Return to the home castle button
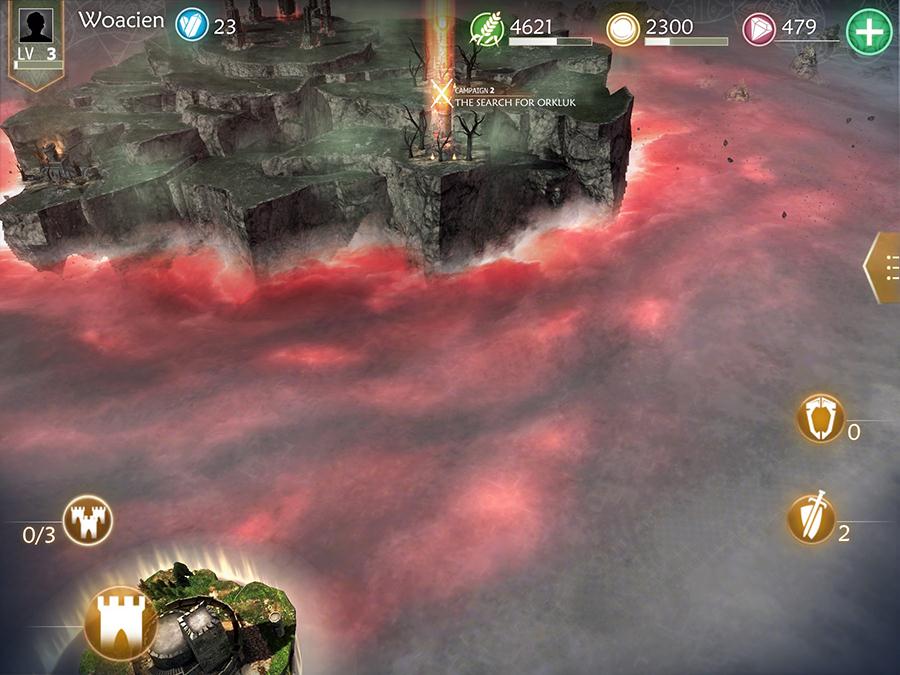 120,620
